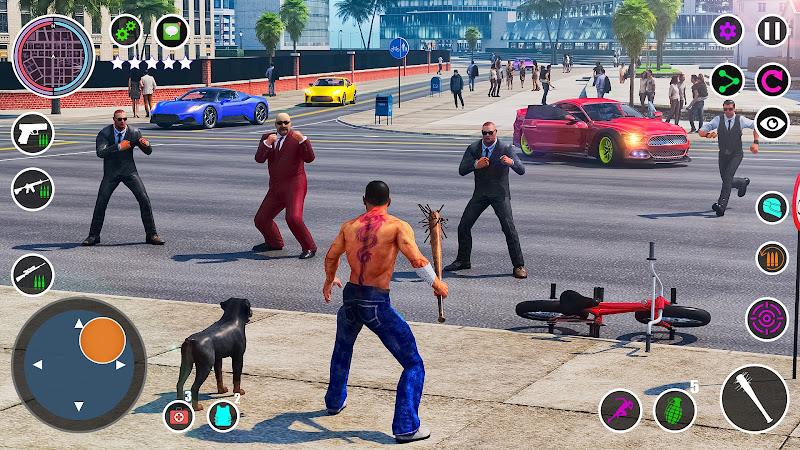Tap the orange movement joystick knob

102,341
